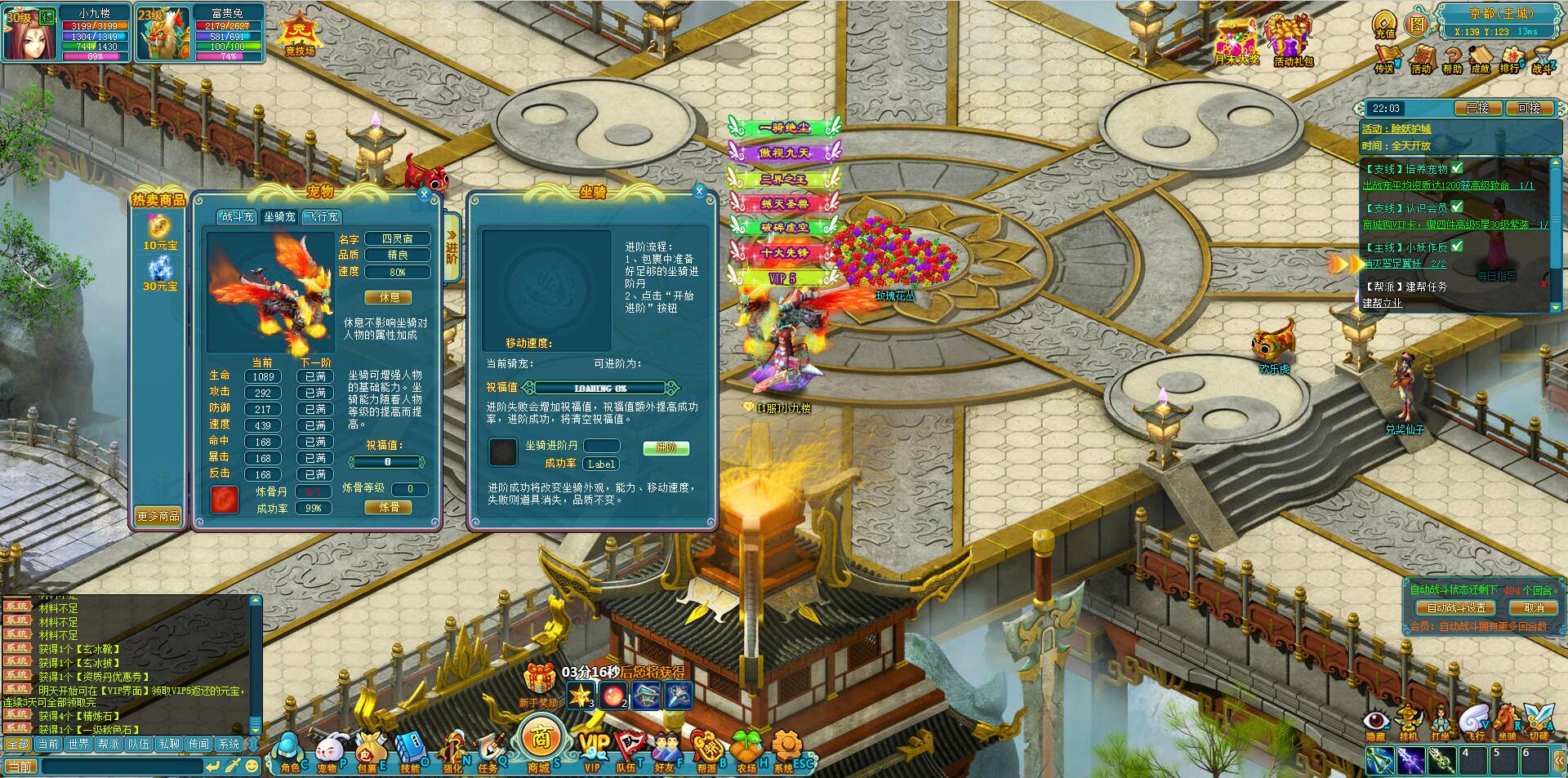The image size is (1568, 778).
Task: Toggle the 隐藏 eye icon
Action: pos(1376,722)
